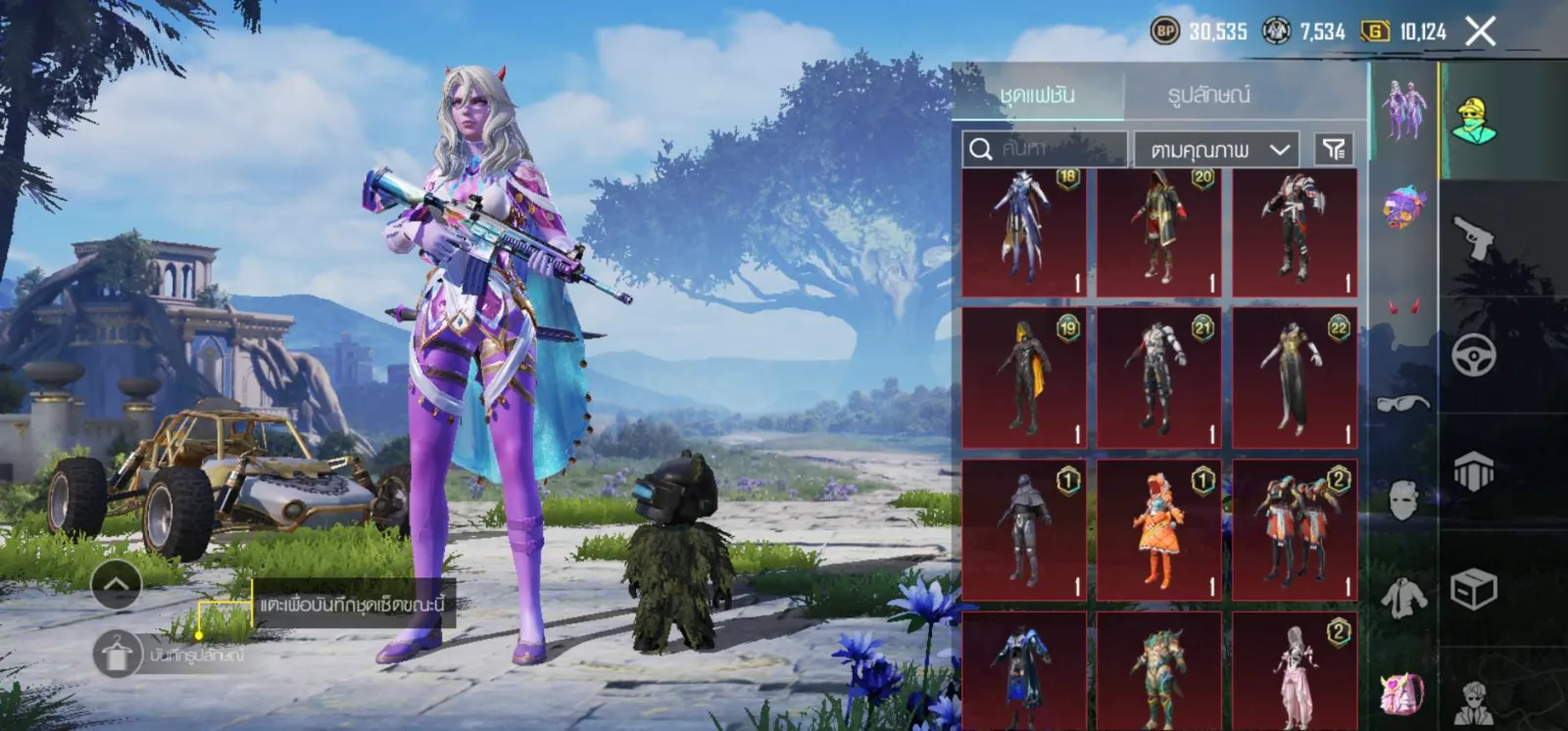Image resolution: width=1568 pixels, height=731 pixels.
Task: Close the inventory screen with the X
Action: pos(1480,31)
